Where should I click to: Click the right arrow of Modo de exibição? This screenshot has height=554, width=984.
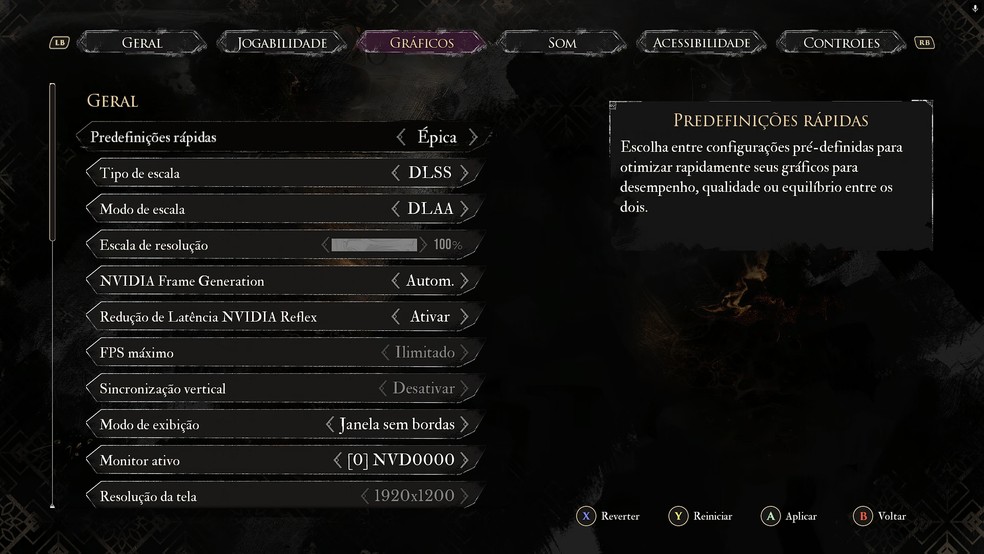(465, 425)
